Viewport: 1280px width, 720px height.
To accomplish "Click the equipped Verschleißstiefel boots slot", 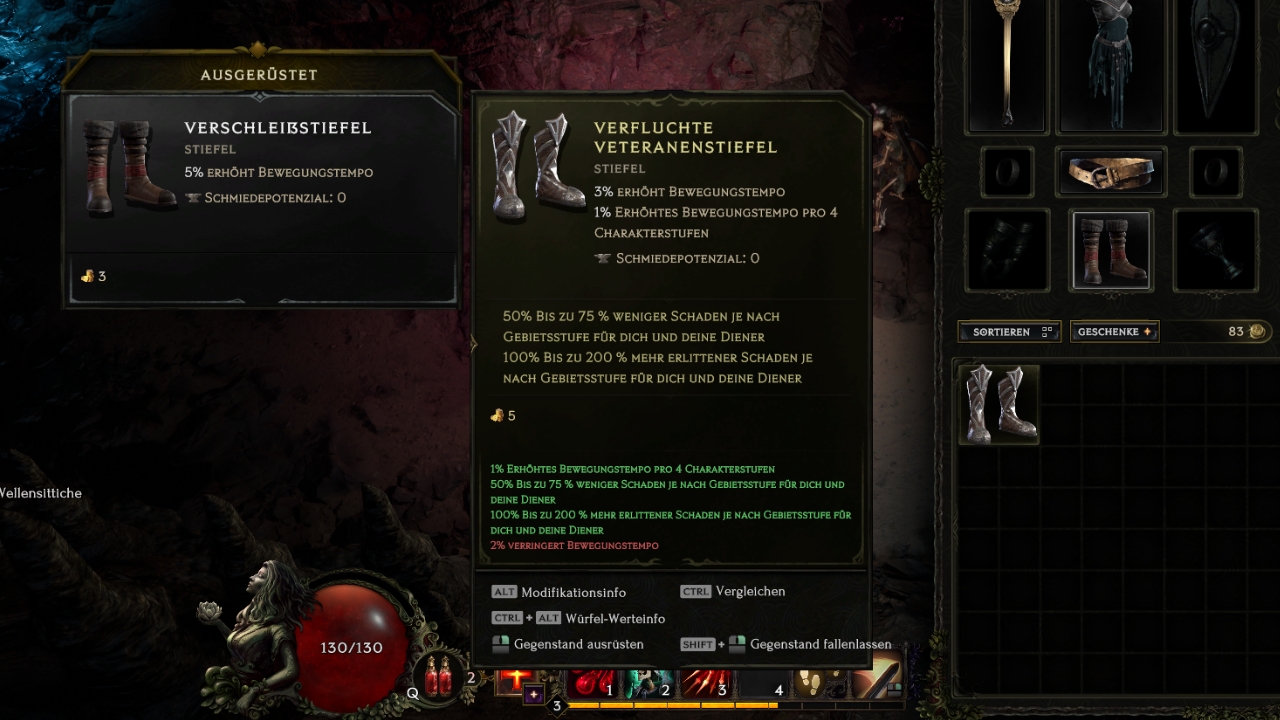I will coord(1111,250).
